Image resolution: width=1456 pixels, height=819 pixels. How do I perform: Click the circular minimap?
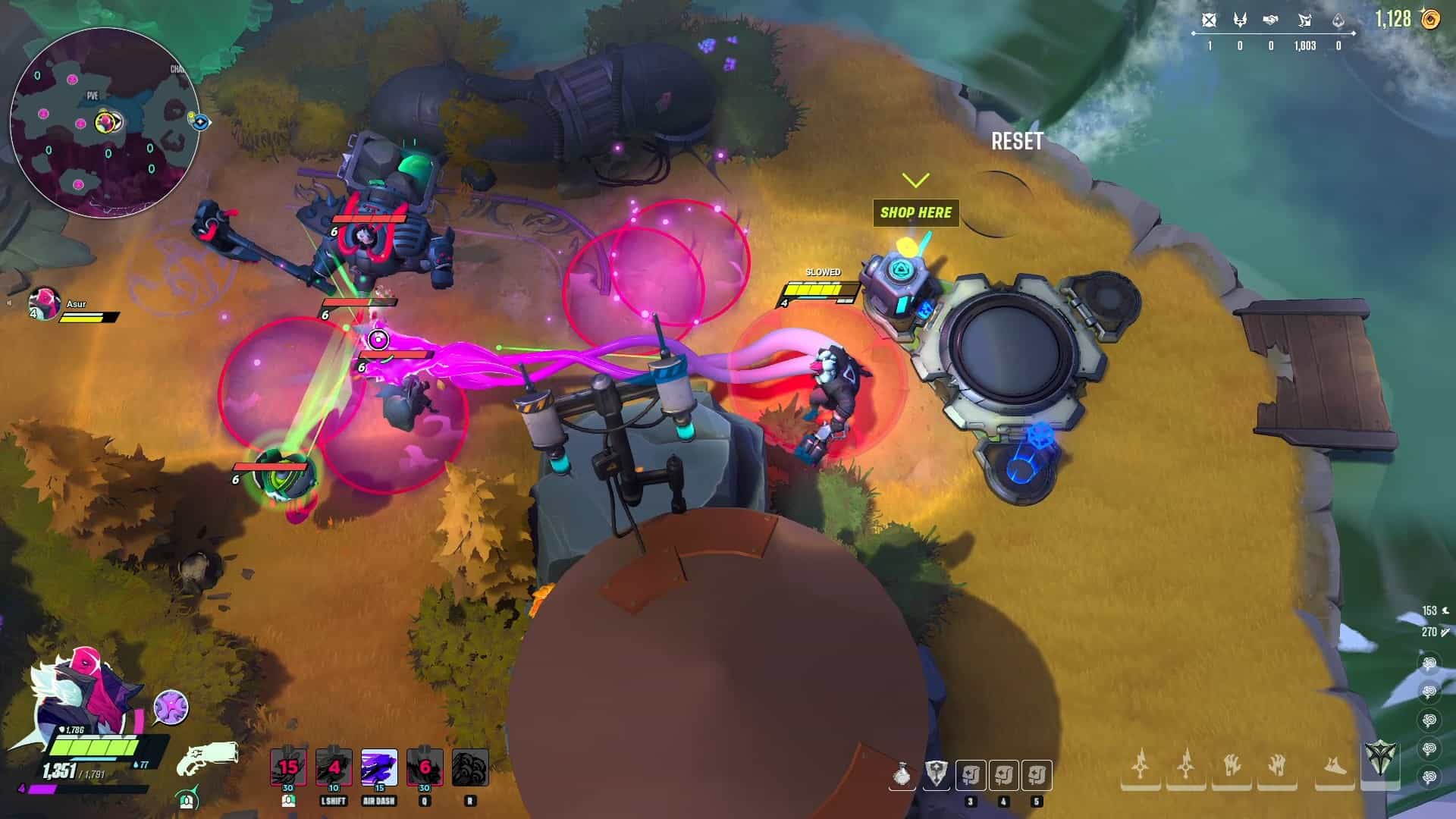coord(105,121)
